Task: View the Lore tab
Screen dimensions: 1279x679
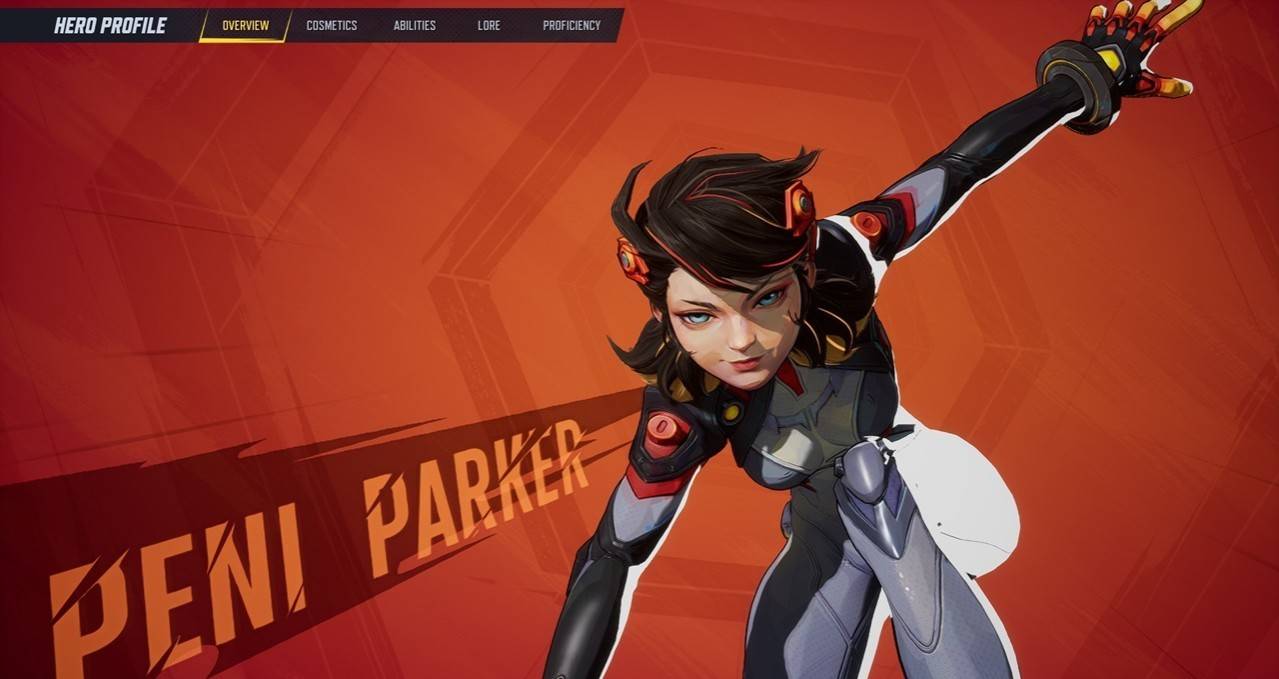Action: coord(489,25)
